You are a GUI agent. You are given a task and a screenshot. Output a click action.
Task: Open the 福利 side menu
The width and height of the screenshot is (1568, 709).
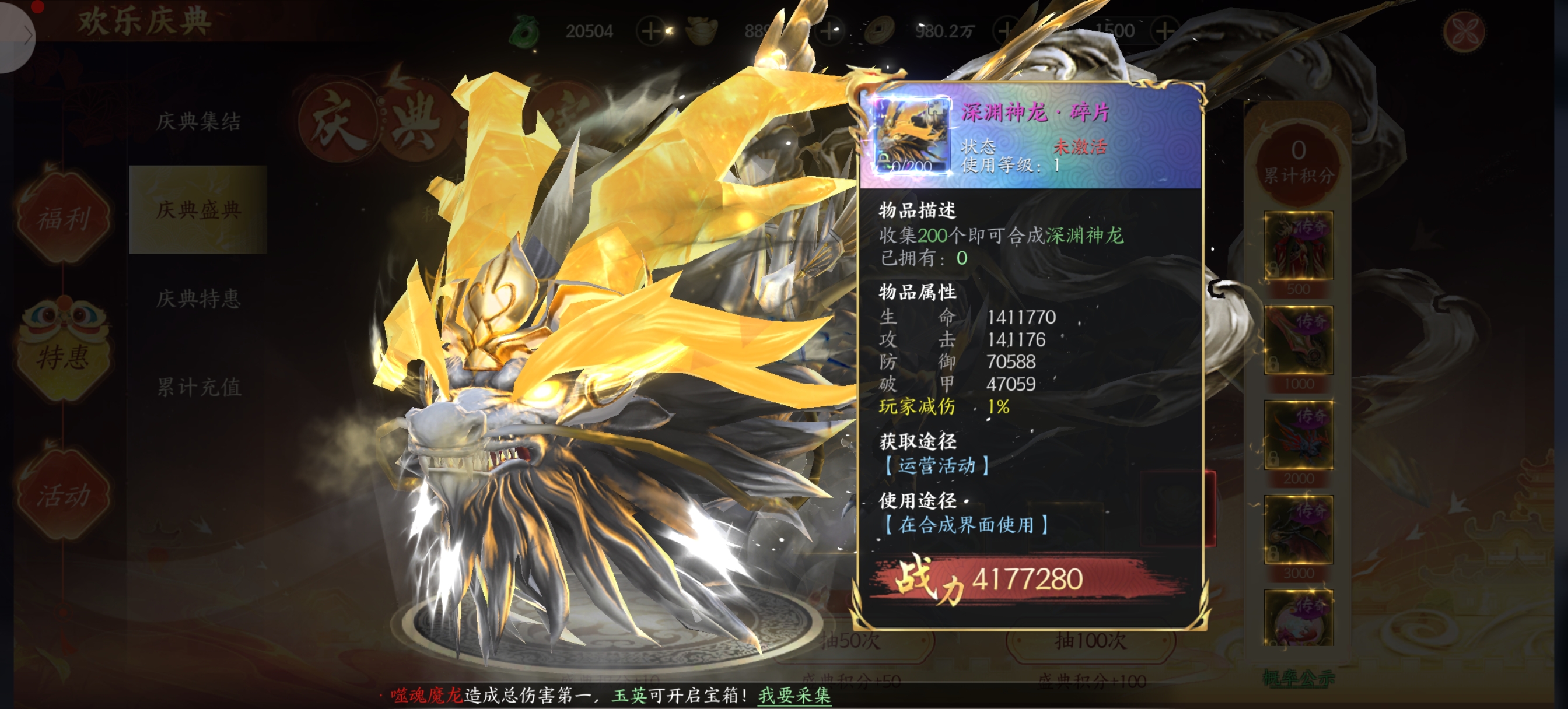coord(64,218)
